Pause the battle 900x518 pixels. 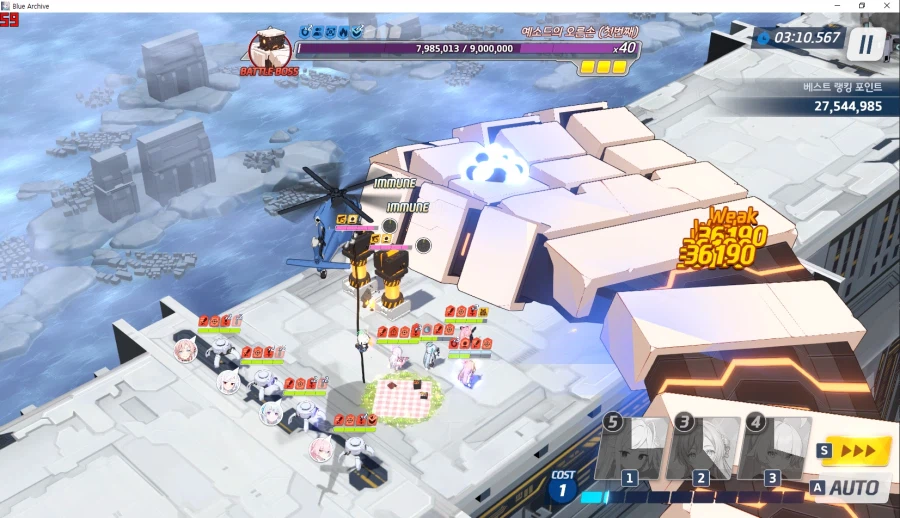coord(866,43)
